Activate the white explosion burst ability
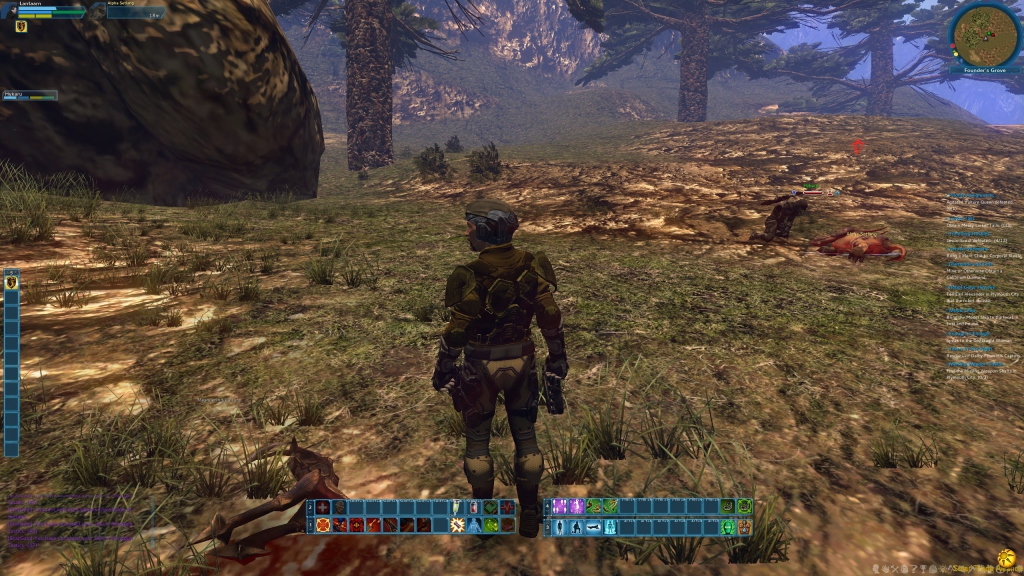This screenshot has height=576, width=1024. [458, 525]
